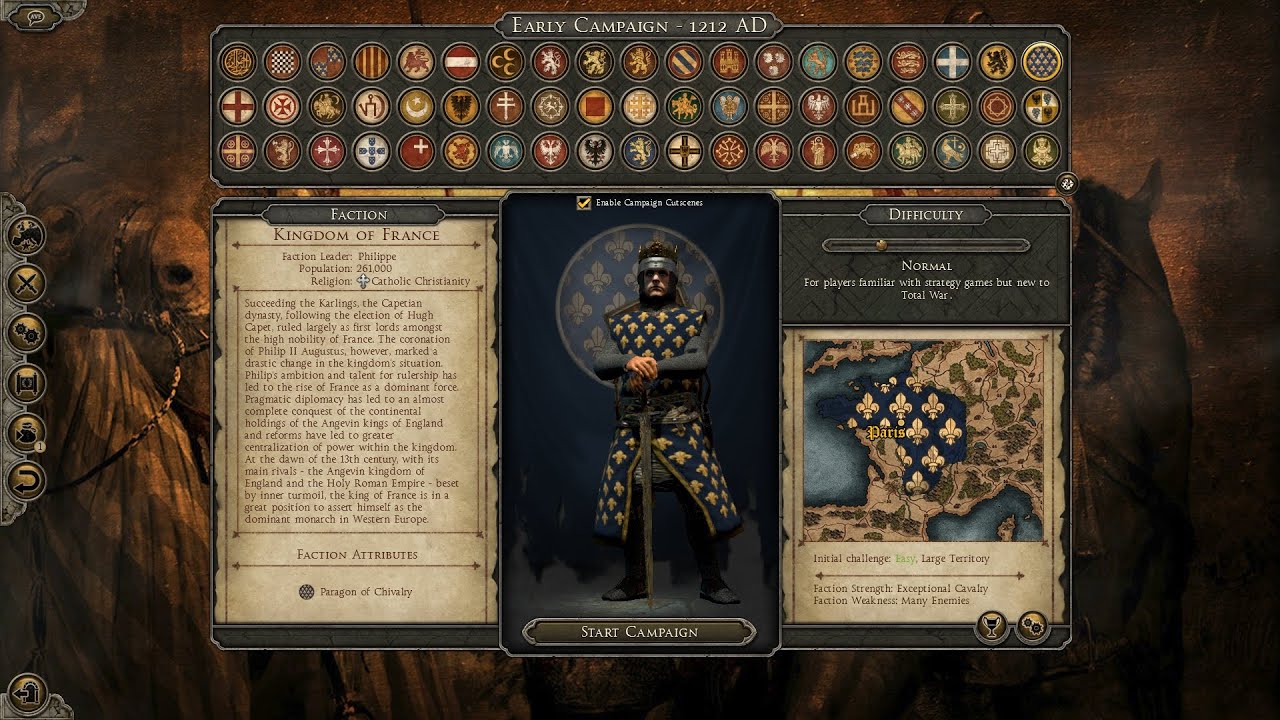Screen dimensions: 1280x720
Task: Open the scroll icon in left sidebar
Action: click(x=27, y=382)
